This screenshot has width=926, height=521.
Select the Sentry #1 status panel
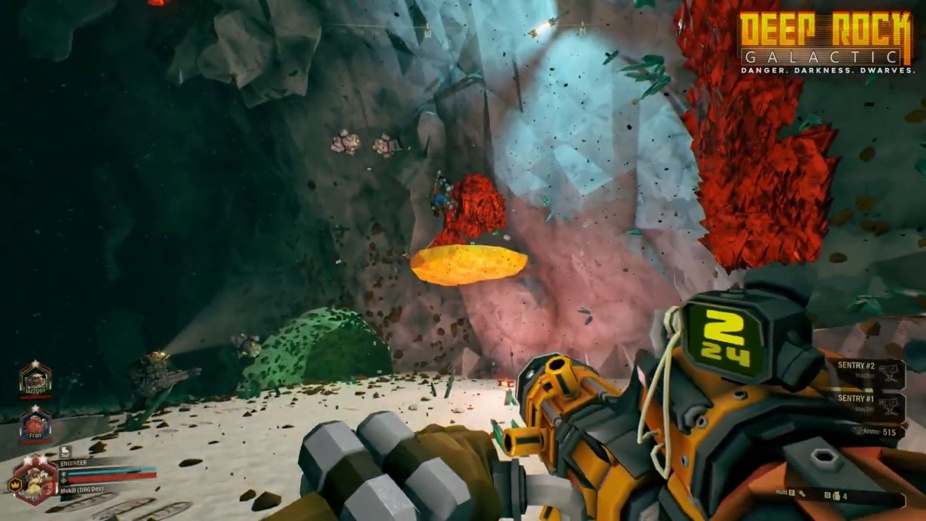(868, 406)
